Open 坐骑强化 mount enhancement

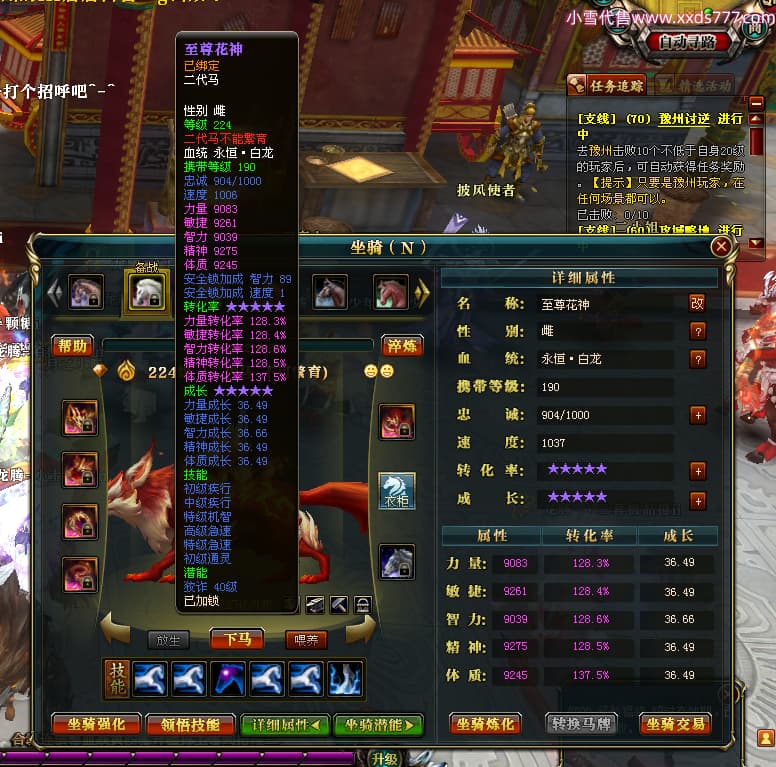click(96, 724)
